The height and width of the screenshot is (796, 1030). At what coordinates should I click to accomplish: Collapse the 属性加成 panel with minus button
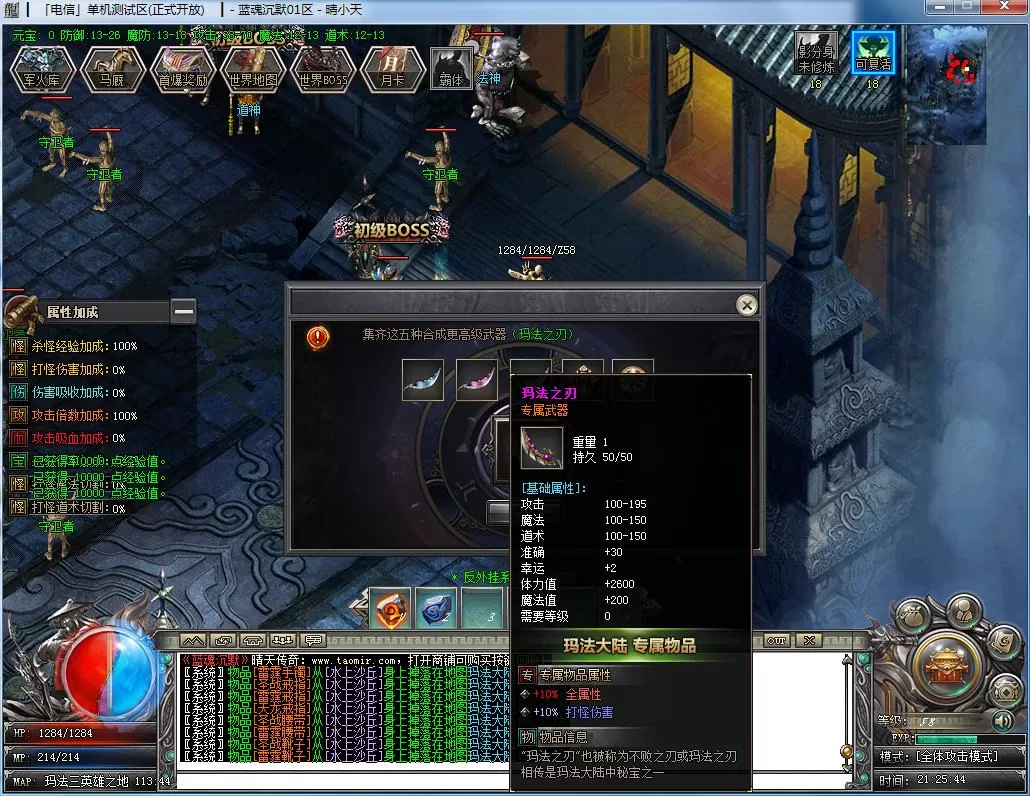pos(183,312)
